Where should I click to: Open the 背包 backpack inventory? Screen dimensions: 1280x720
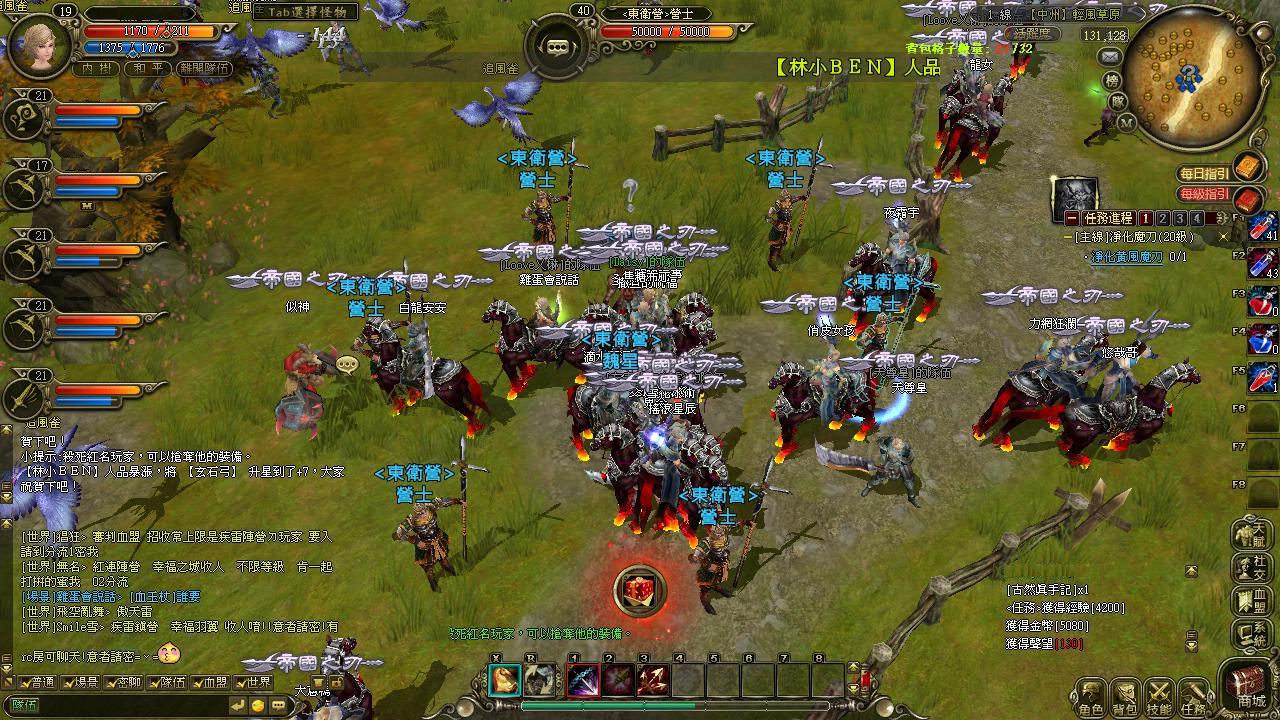(1124, 696)
